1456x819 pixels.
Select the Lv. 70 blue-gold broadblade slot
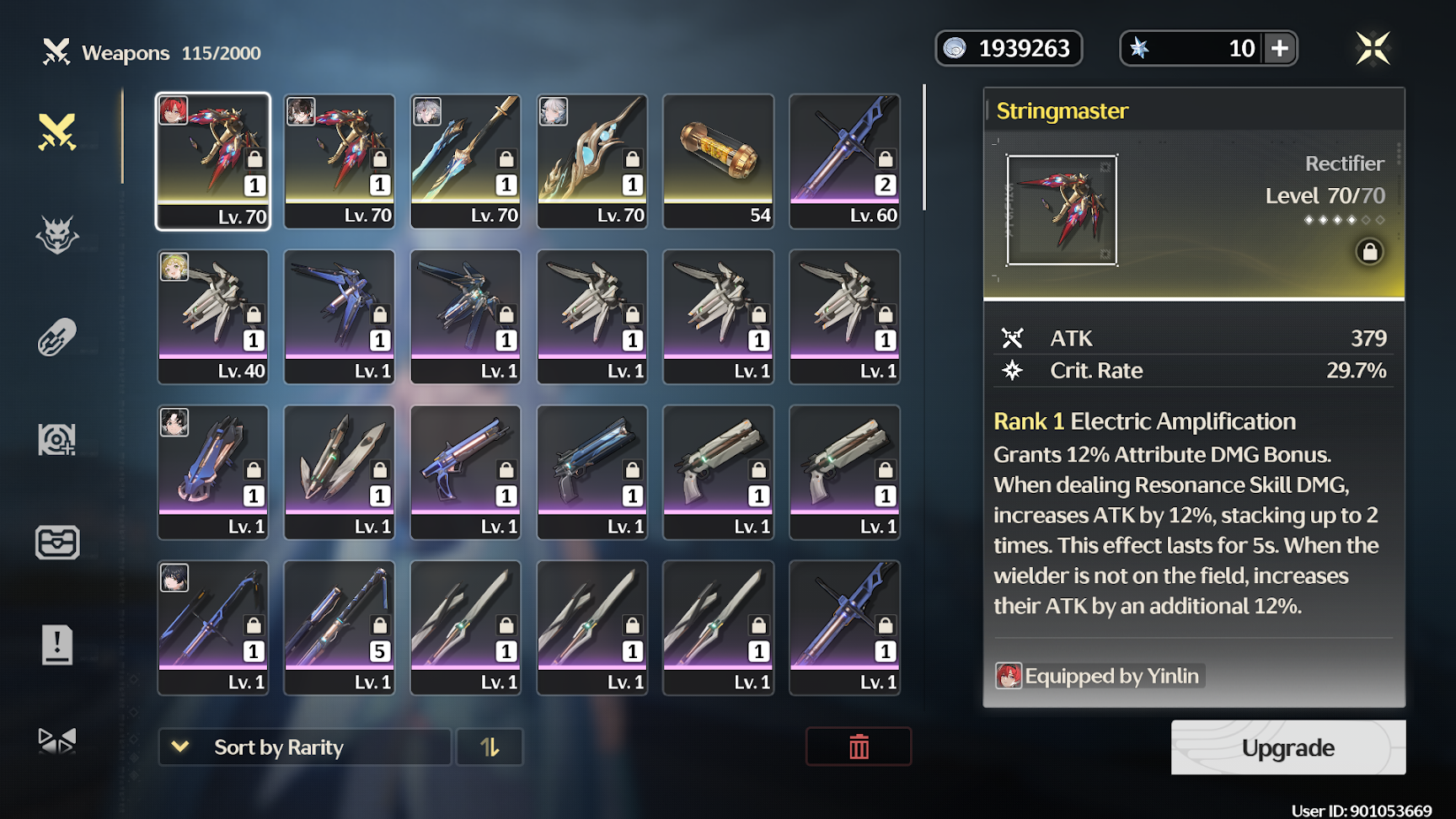click(466, 161)
